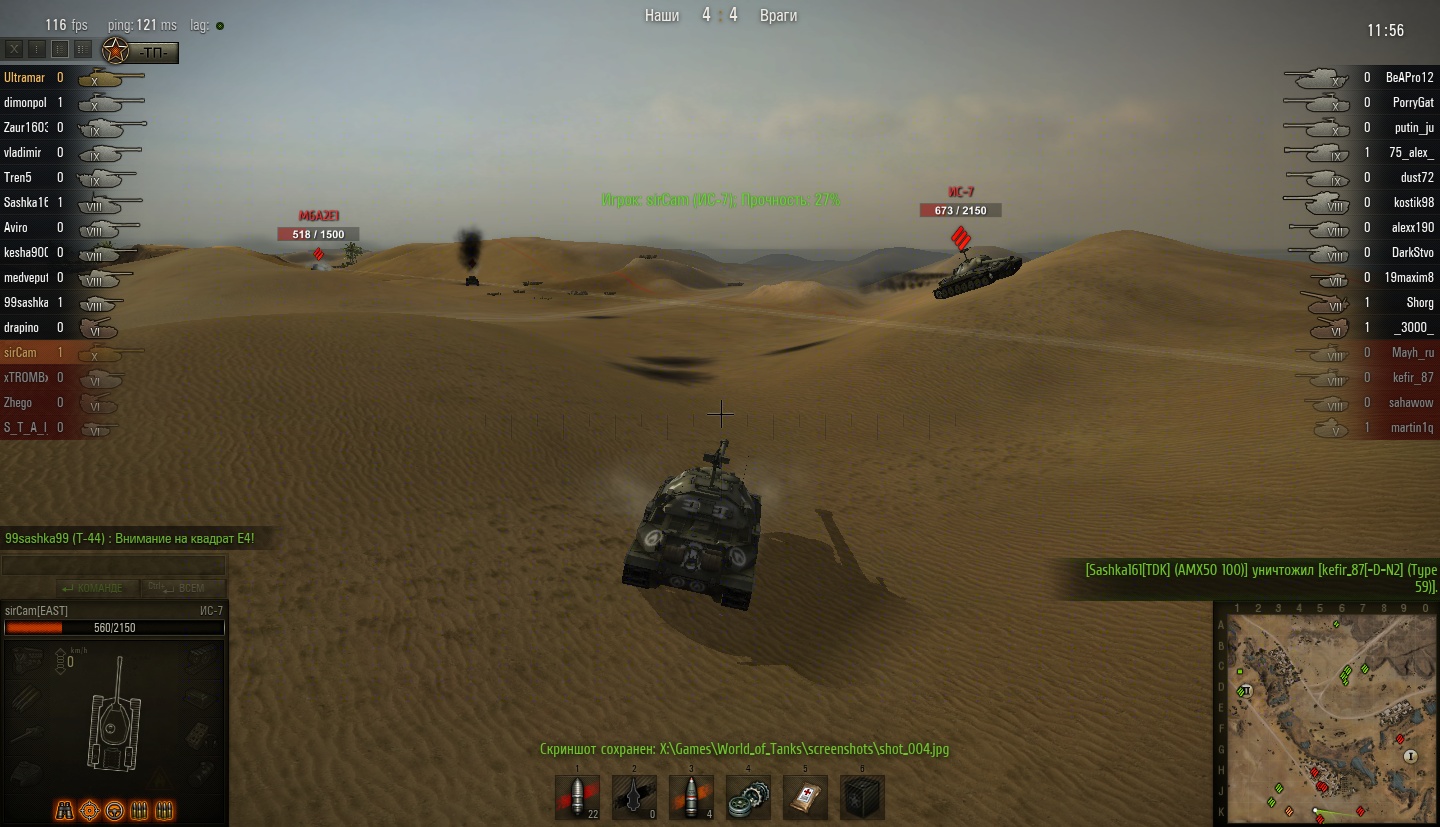
Task: Click the ruined empty shell slot showing 0
Action: [x=634, y=797]
